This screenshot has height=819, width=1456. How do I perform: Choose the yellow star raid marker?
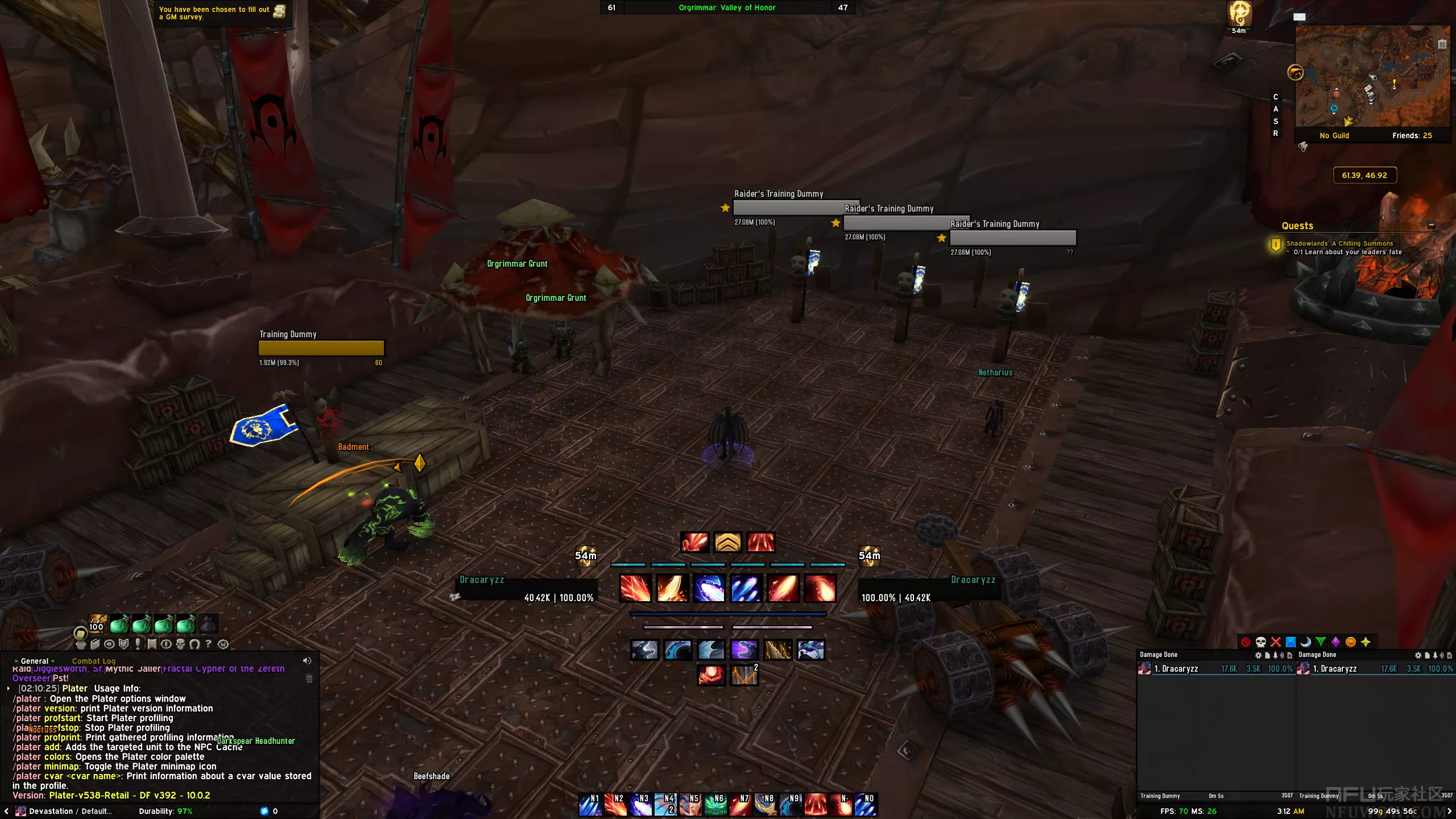click(x=1366, y=642)
